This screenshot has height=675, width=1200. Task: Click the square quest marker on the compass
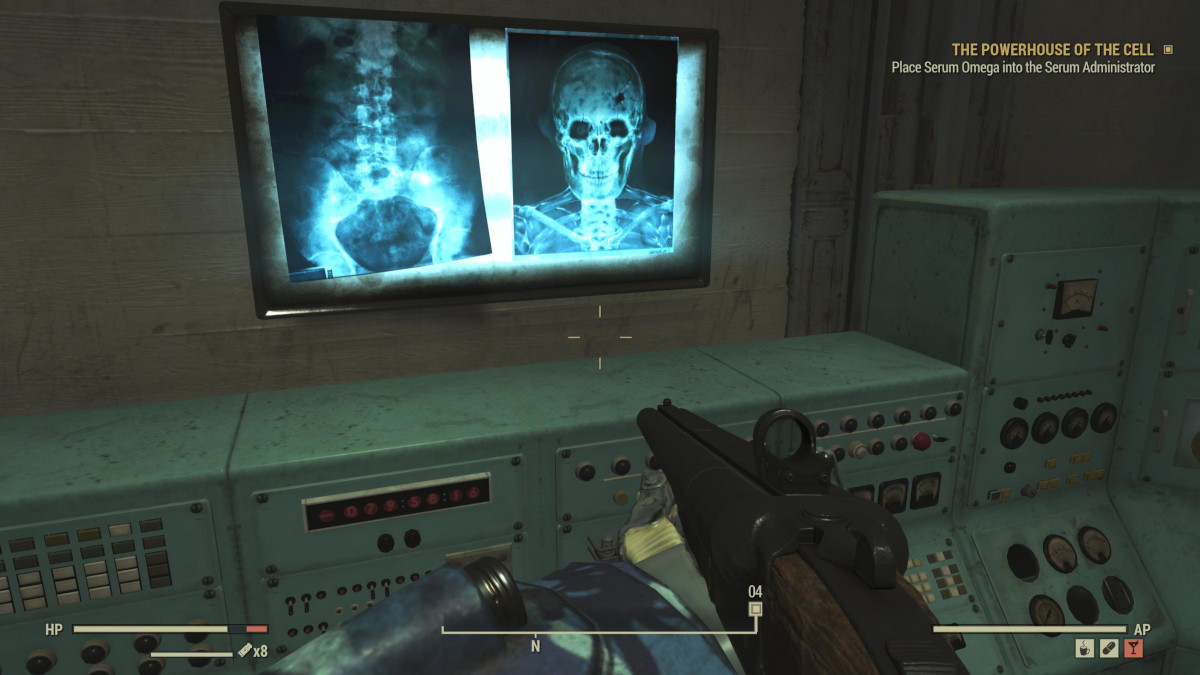[x=756, y=608]
